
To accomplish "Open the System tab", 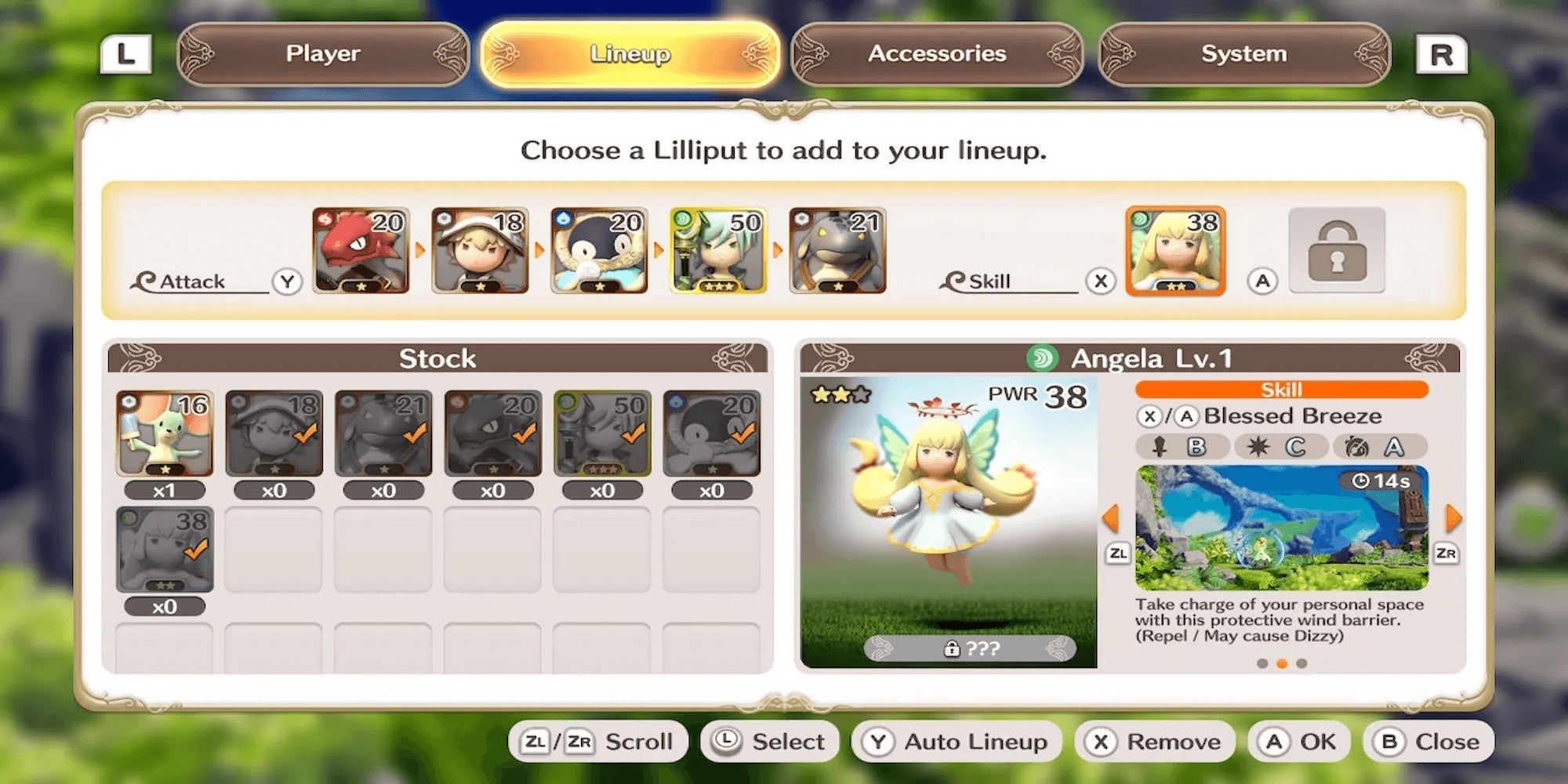I will pos(1244,53).
